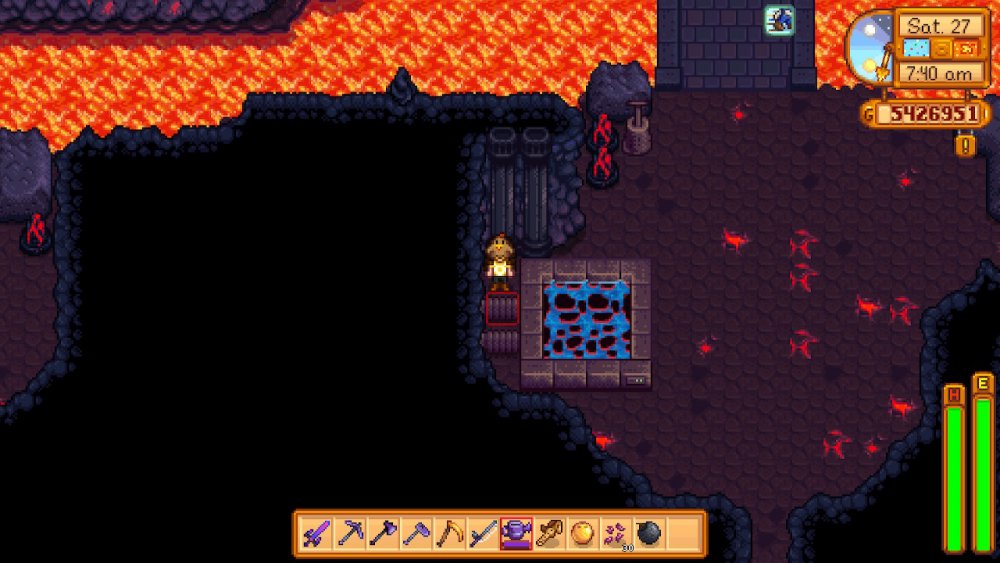1000x563 pixels.
Task: Choose the golden orb item slot
Action: click(x=582, y=534)
